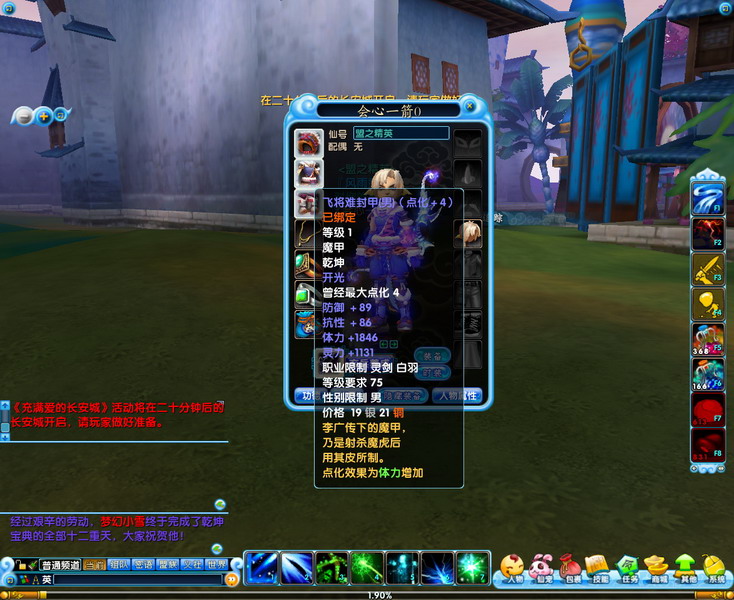Viewport: 734px width, 600px height.
Task: Use the F3 golden sword skill
Action: [x=708, y=267]
